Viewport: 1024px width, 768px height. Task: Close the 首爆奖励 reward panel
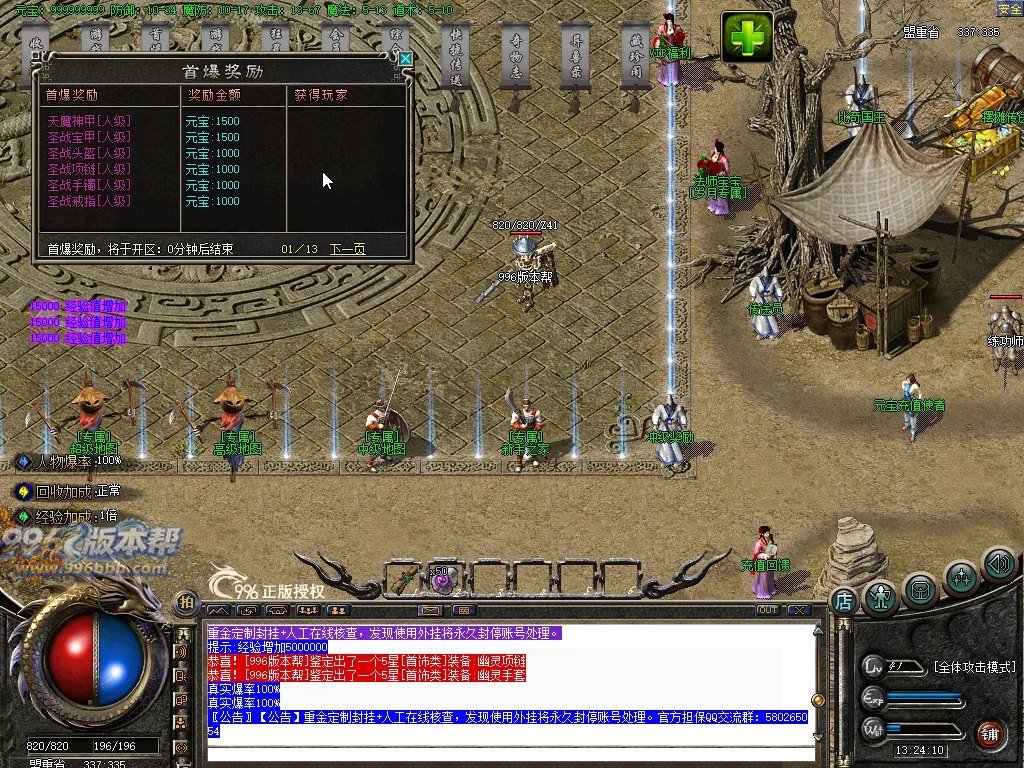coord(405,59)
